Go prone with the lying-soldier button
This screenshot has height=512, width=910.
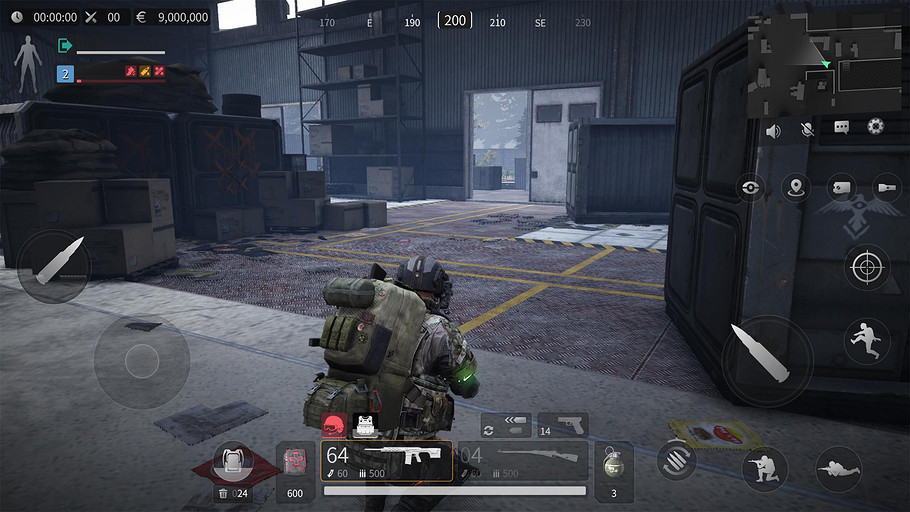(x=838, y=469)
